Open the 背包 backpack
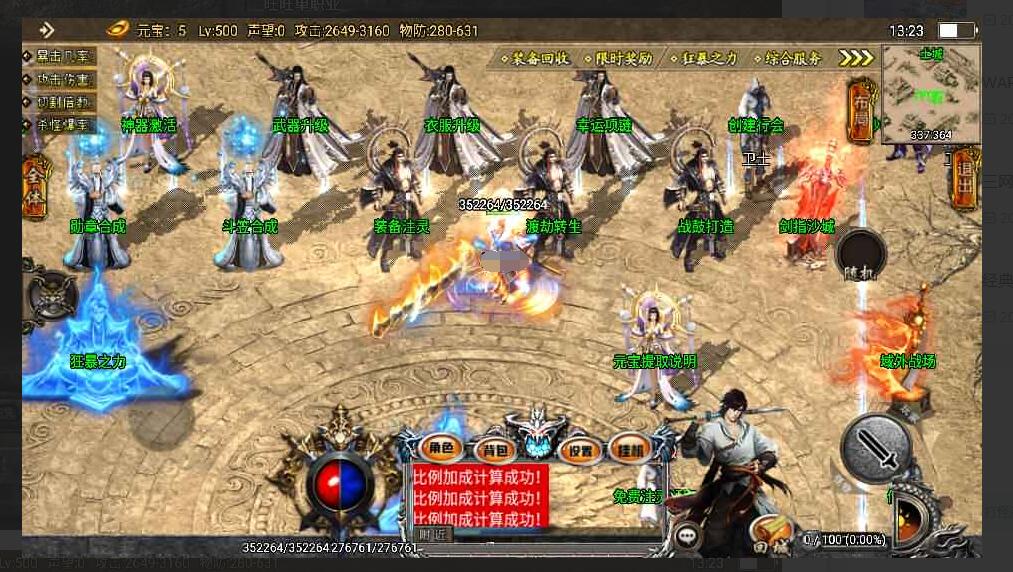This screenshot has height=572, width=1013. coord(492,449)
